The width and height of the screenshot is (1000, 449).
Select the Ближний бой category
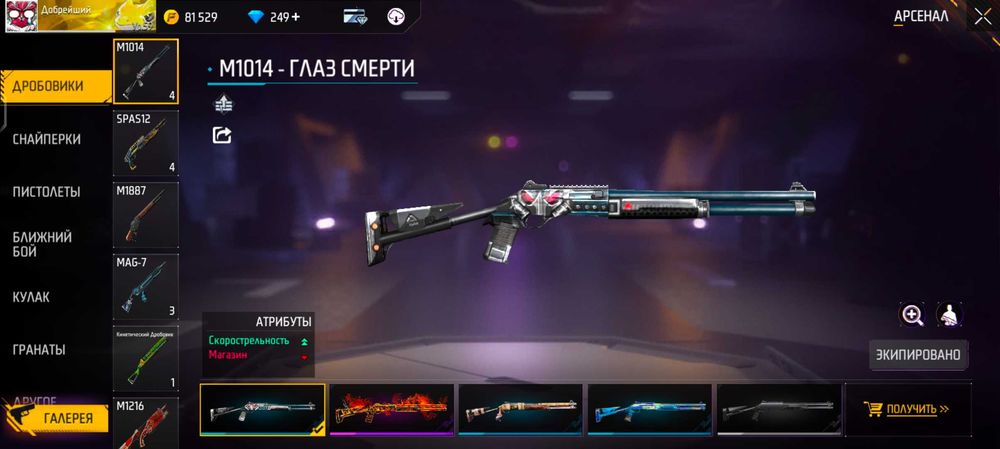[x=42, y=244]
